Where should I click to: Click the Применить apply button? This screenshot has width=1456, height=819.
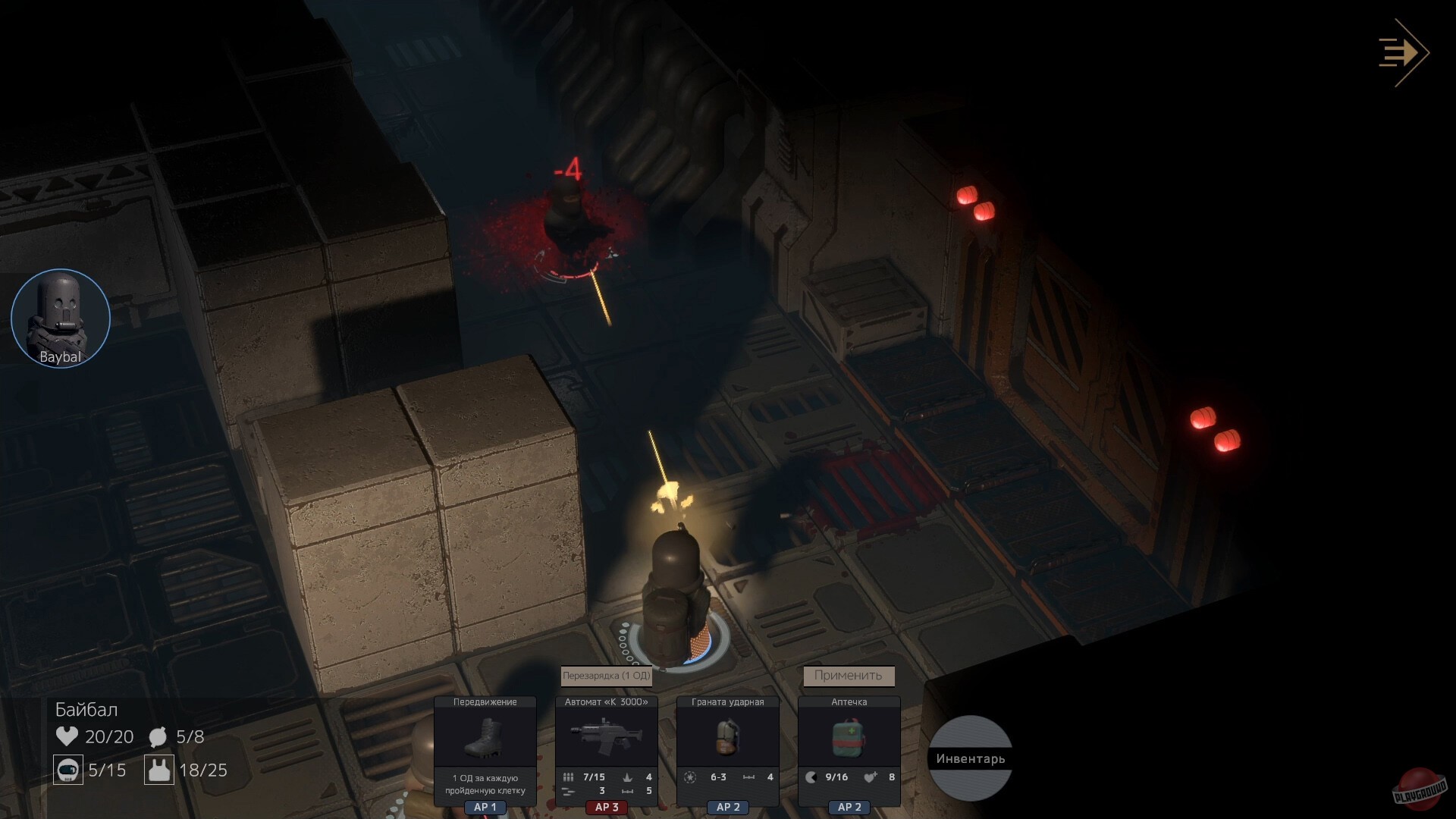coord(849,676)
